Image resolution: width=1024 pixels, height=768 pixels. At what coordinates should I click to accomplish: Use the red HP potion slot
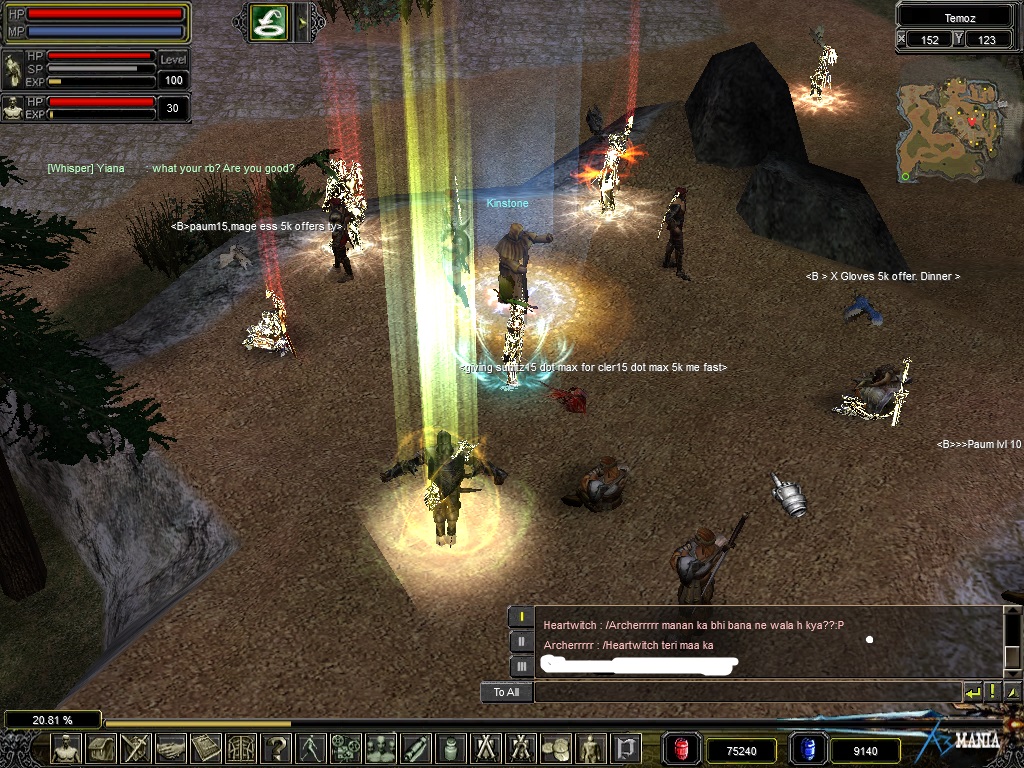[x=681, y=749]
